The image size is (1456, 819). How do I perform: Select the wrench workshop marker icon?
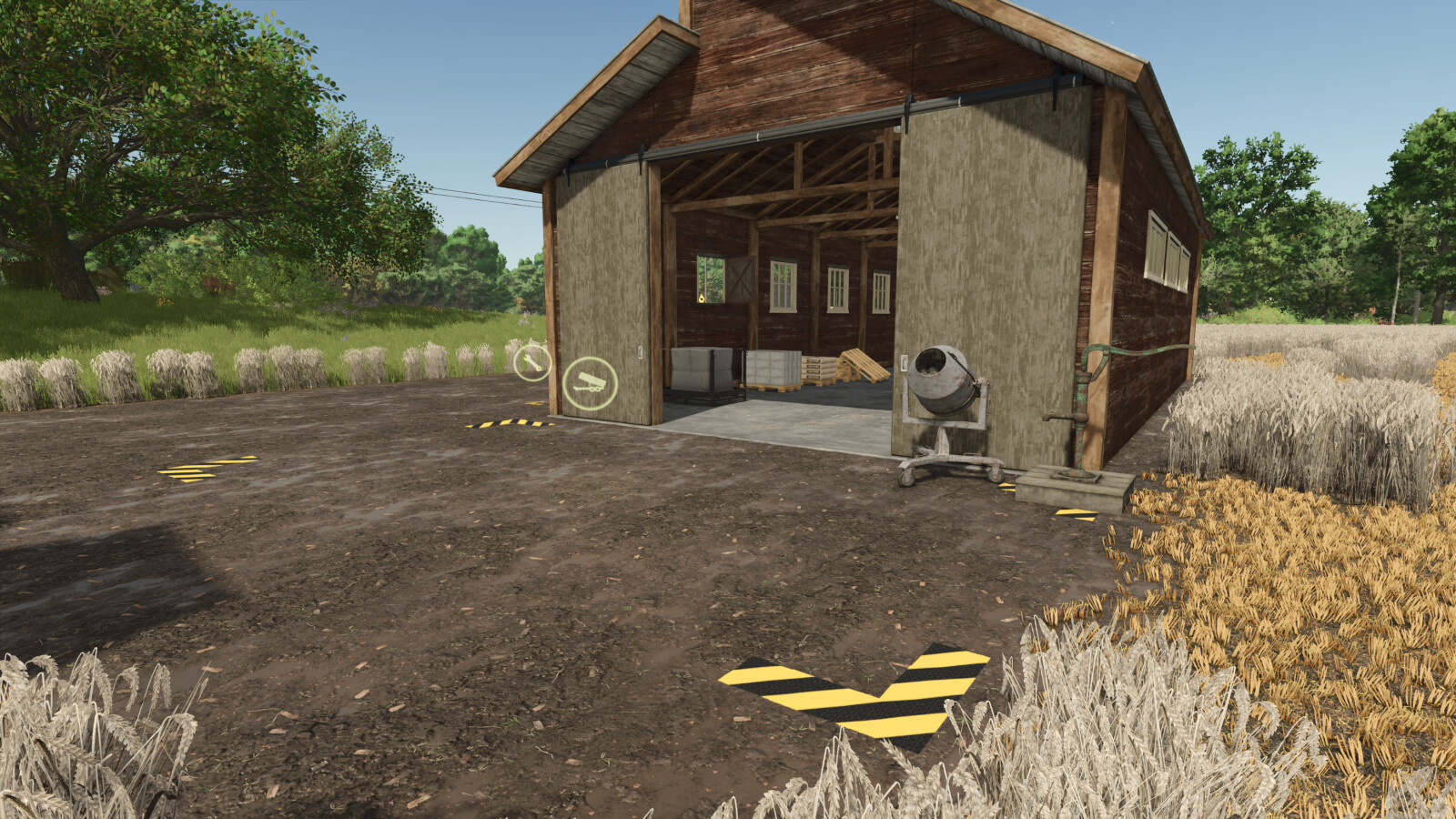532,363
